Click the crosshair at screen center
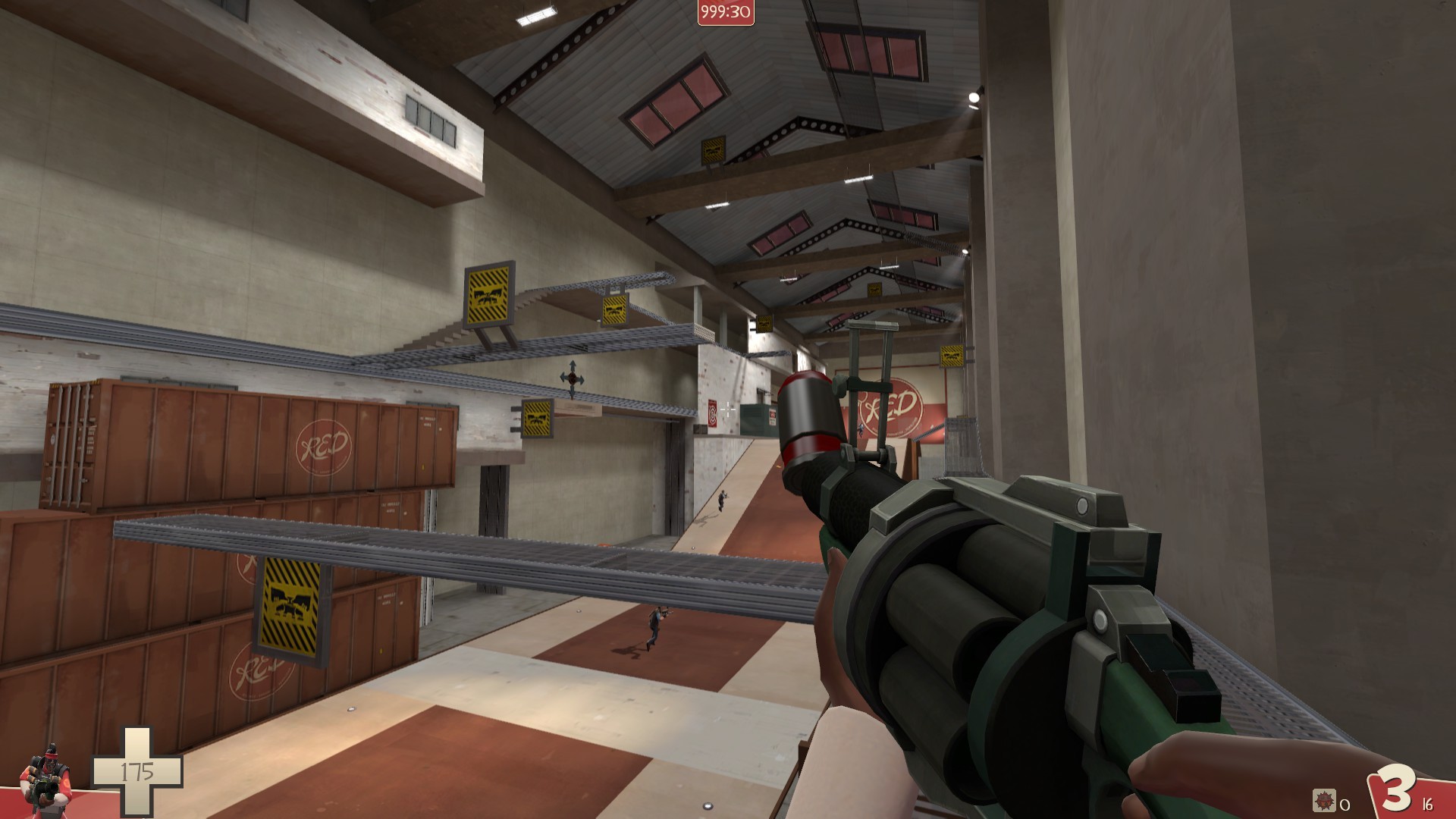 726,409
